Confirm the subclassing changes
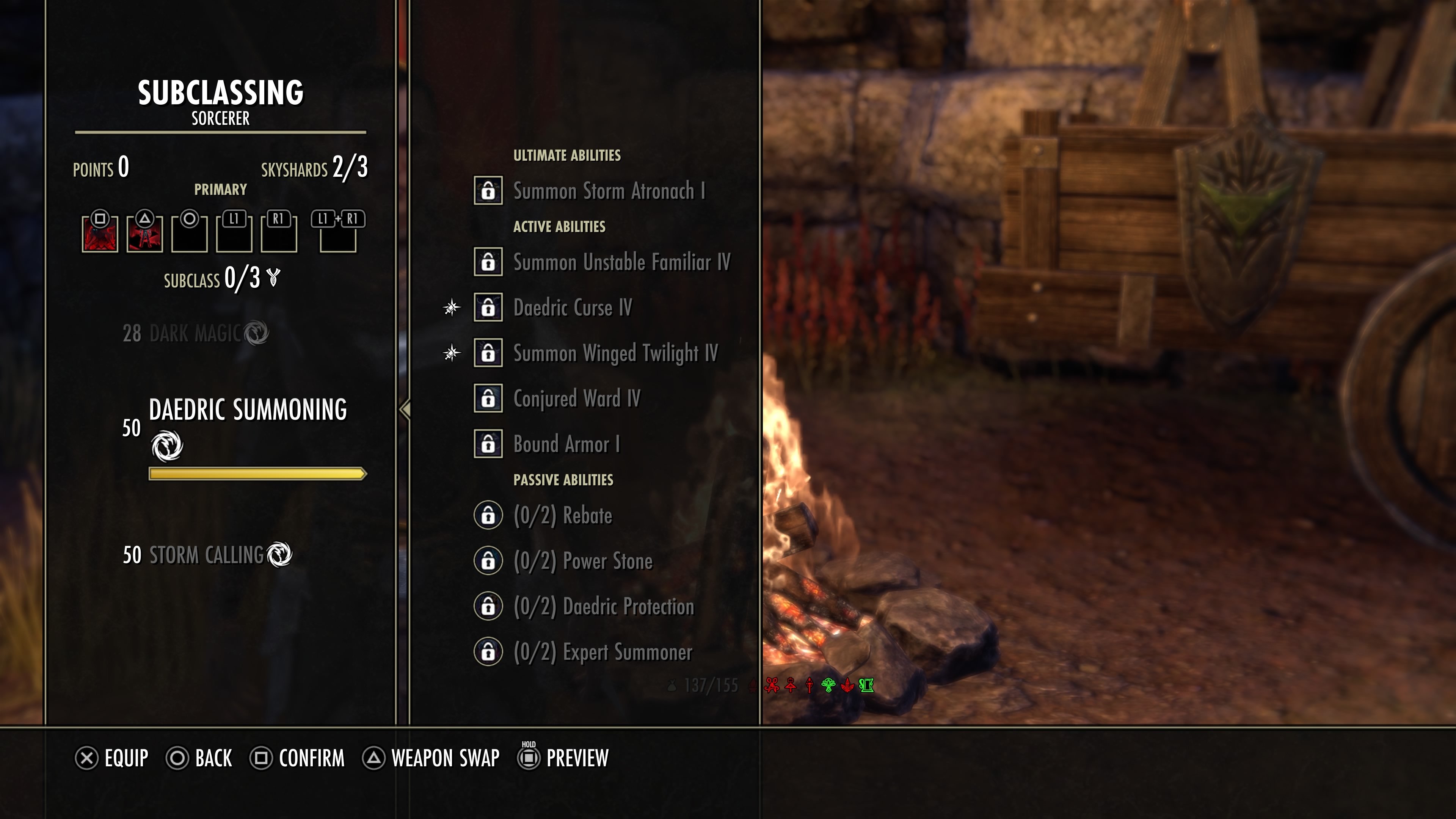Viewport: 1456px width, 819px height. click(x=297, y=758)
